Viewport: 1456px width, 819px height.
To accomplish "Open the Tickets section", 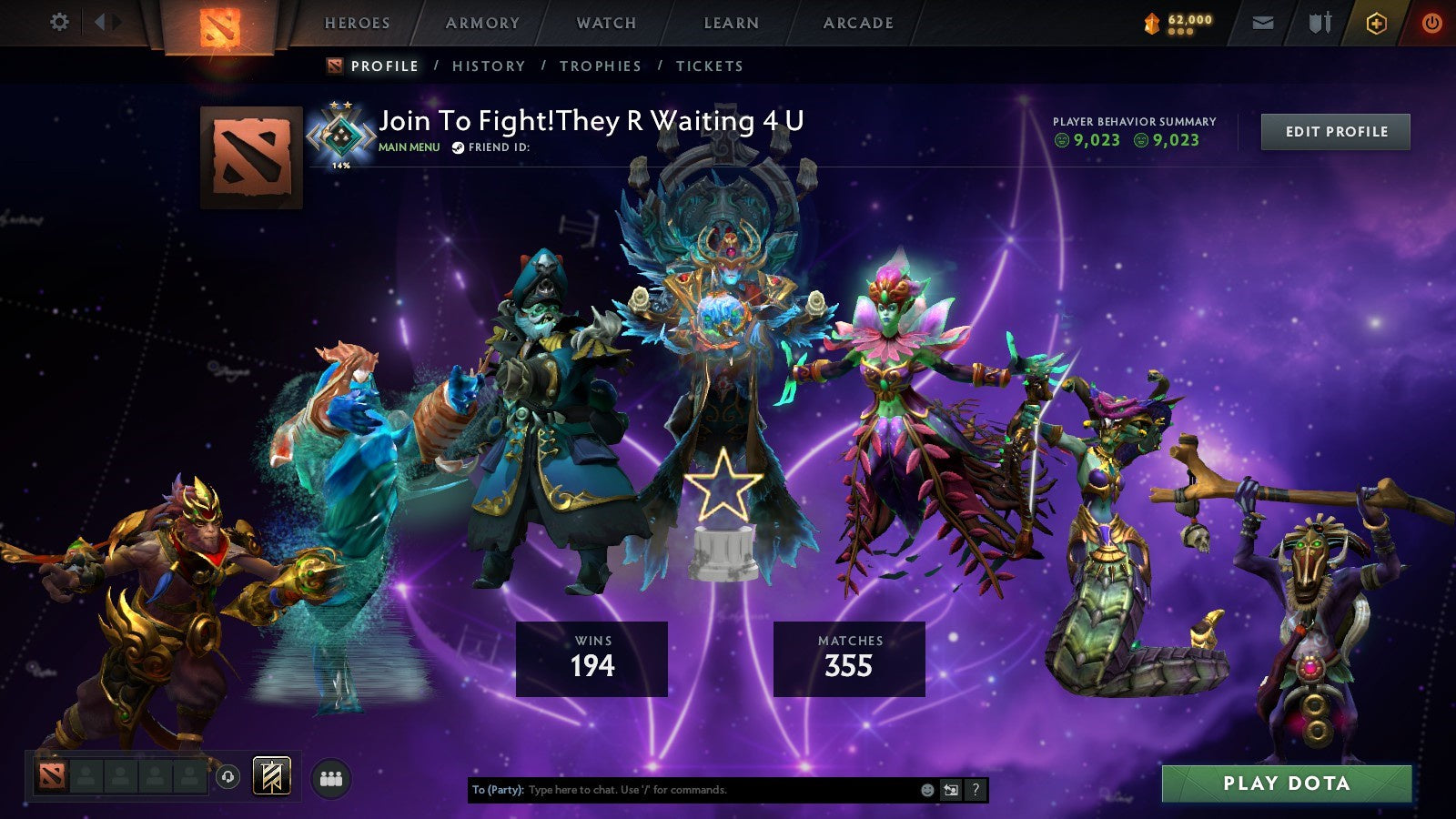I will pyautogui.click(x=708, y=66).
